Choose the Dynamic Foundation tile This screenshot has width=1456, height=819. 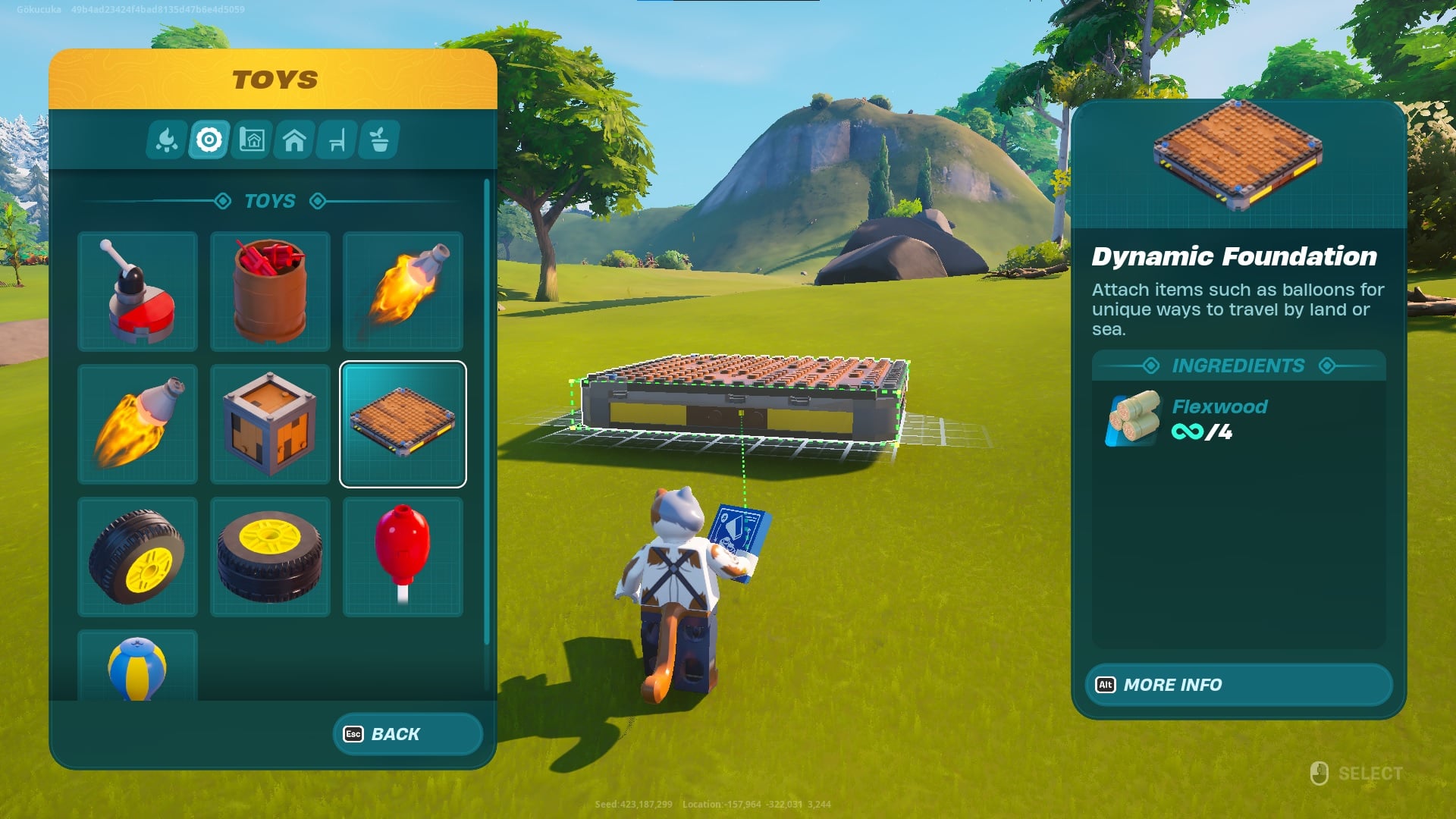(403, 423)
